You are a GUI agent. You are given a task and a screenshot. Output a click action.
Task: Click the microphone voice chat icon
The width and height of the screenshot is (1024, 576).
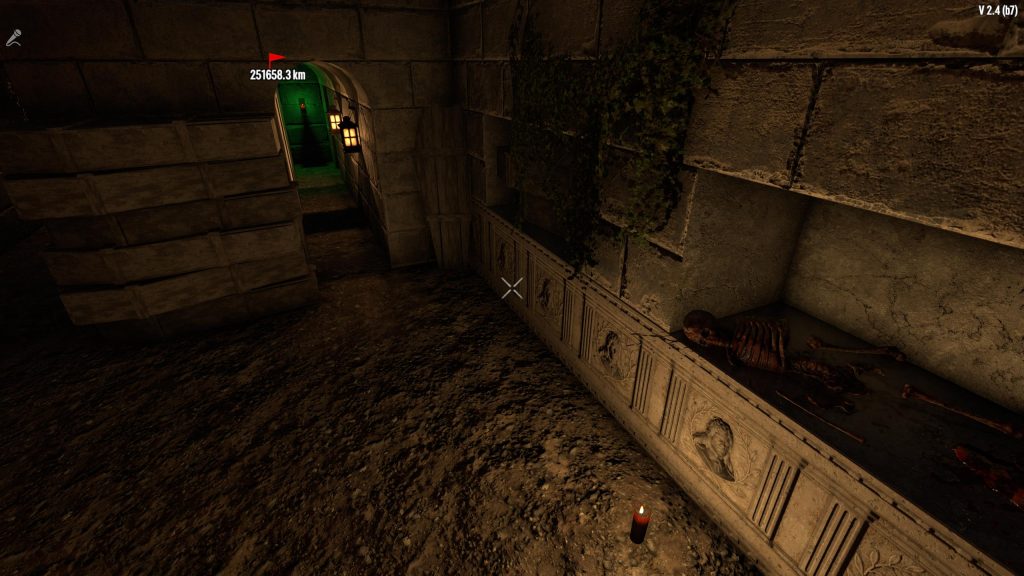14,38
